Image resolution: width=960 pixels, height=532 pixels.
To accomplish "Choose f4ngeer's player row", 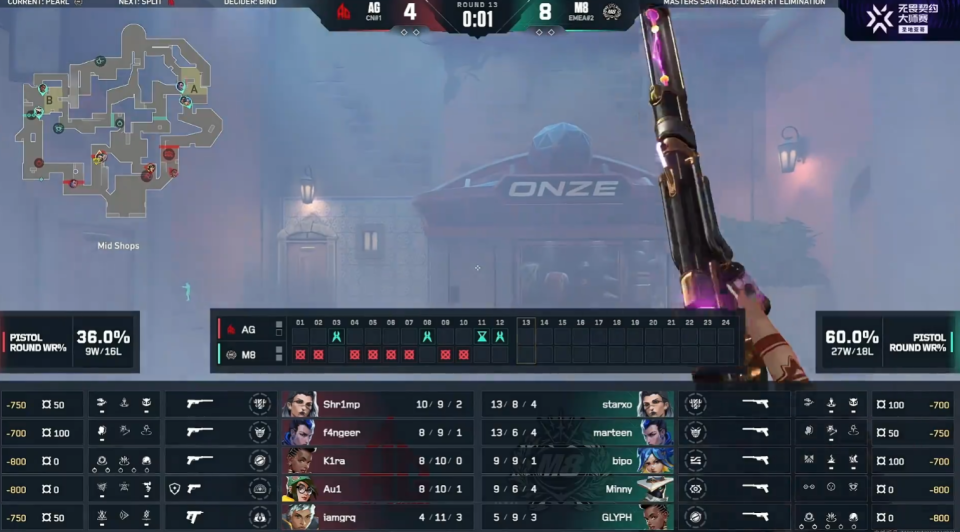I will tap(378, 432).
